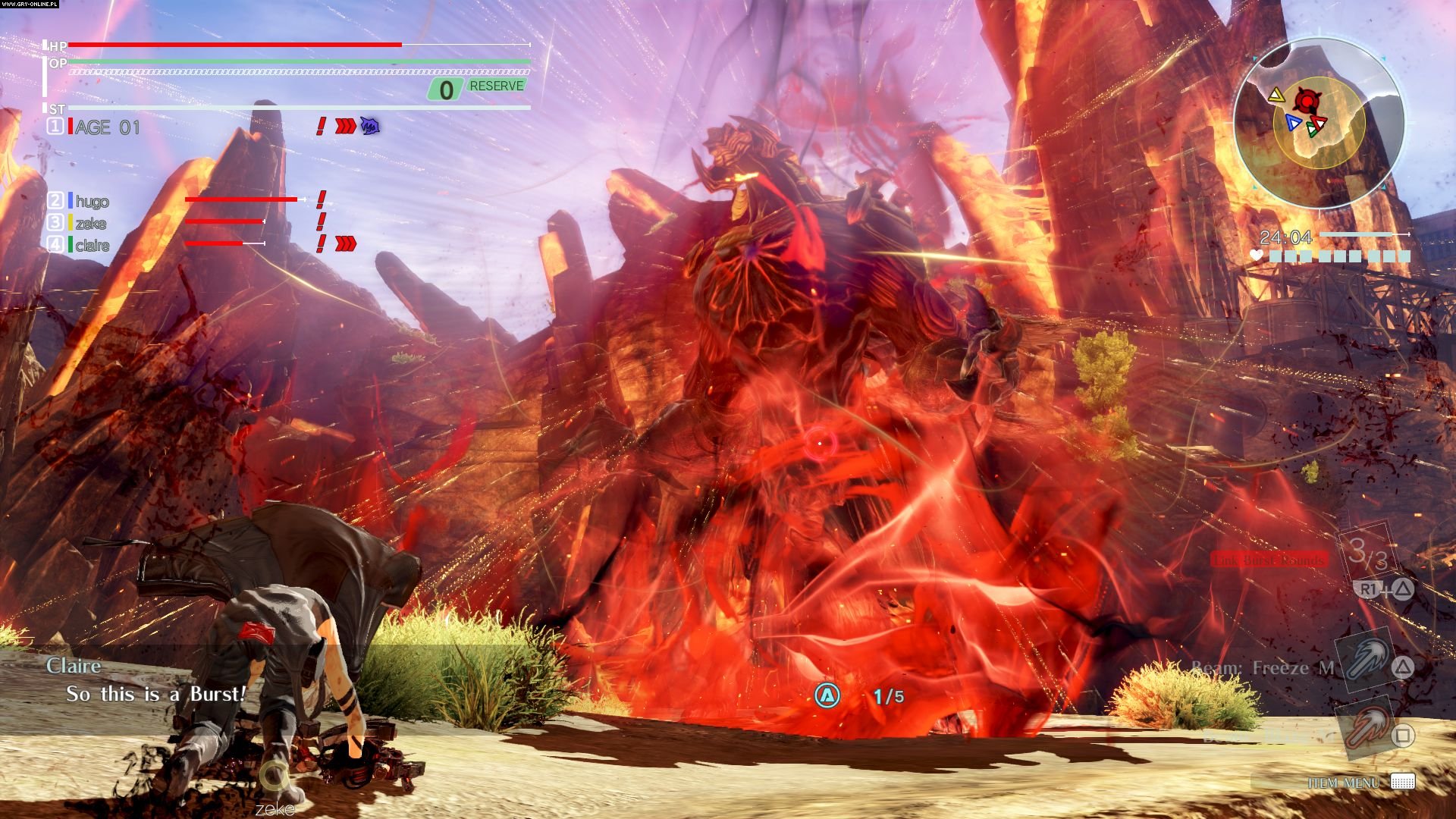This screenshot has width=1456, height=819.
Task: Select party member hugo in the list
Action: [x=92, y=201]
